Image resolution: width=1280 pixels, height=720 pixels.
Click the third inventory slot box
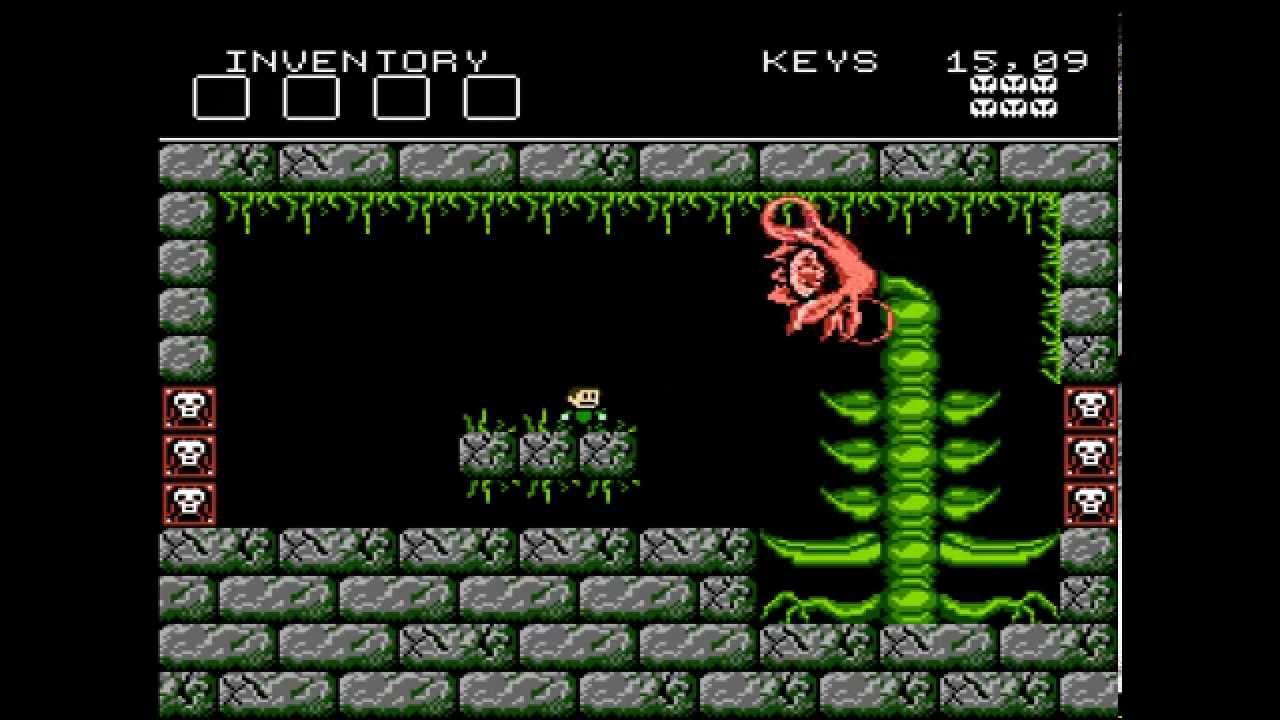click(399, 97)
